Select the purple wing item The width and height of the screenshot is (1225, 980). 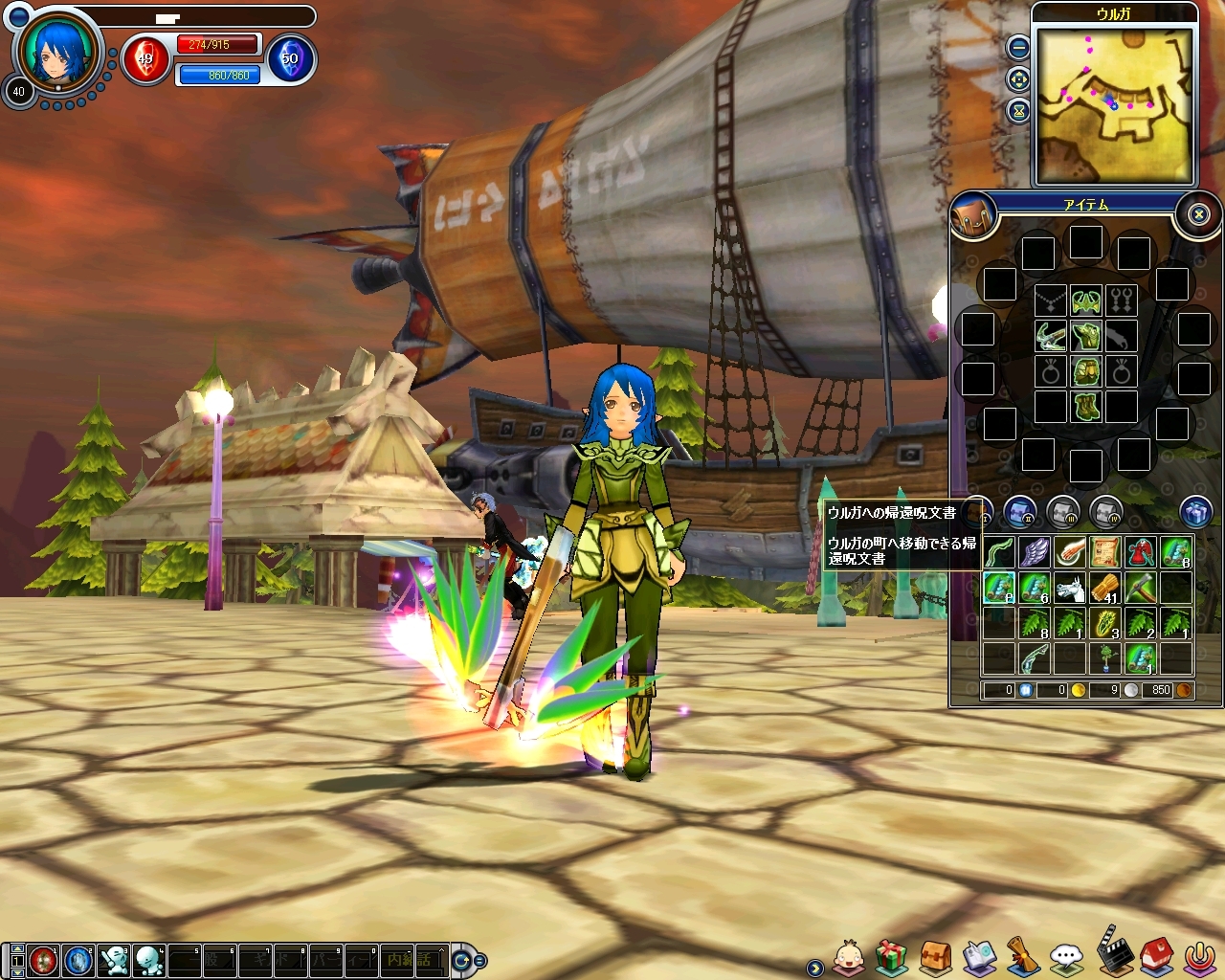(1035, 552)
